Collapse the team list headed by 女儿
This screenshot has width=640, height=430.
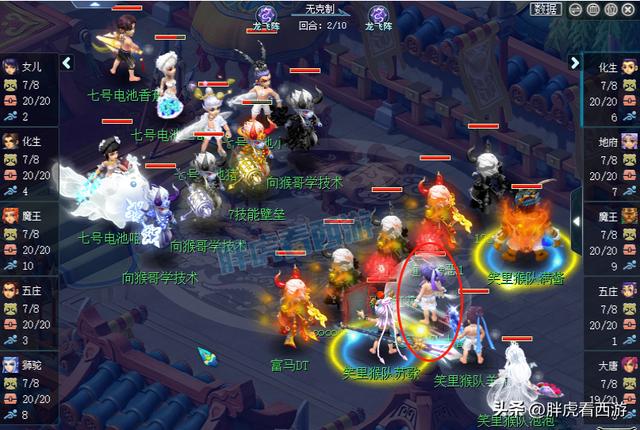coord(67,63)
